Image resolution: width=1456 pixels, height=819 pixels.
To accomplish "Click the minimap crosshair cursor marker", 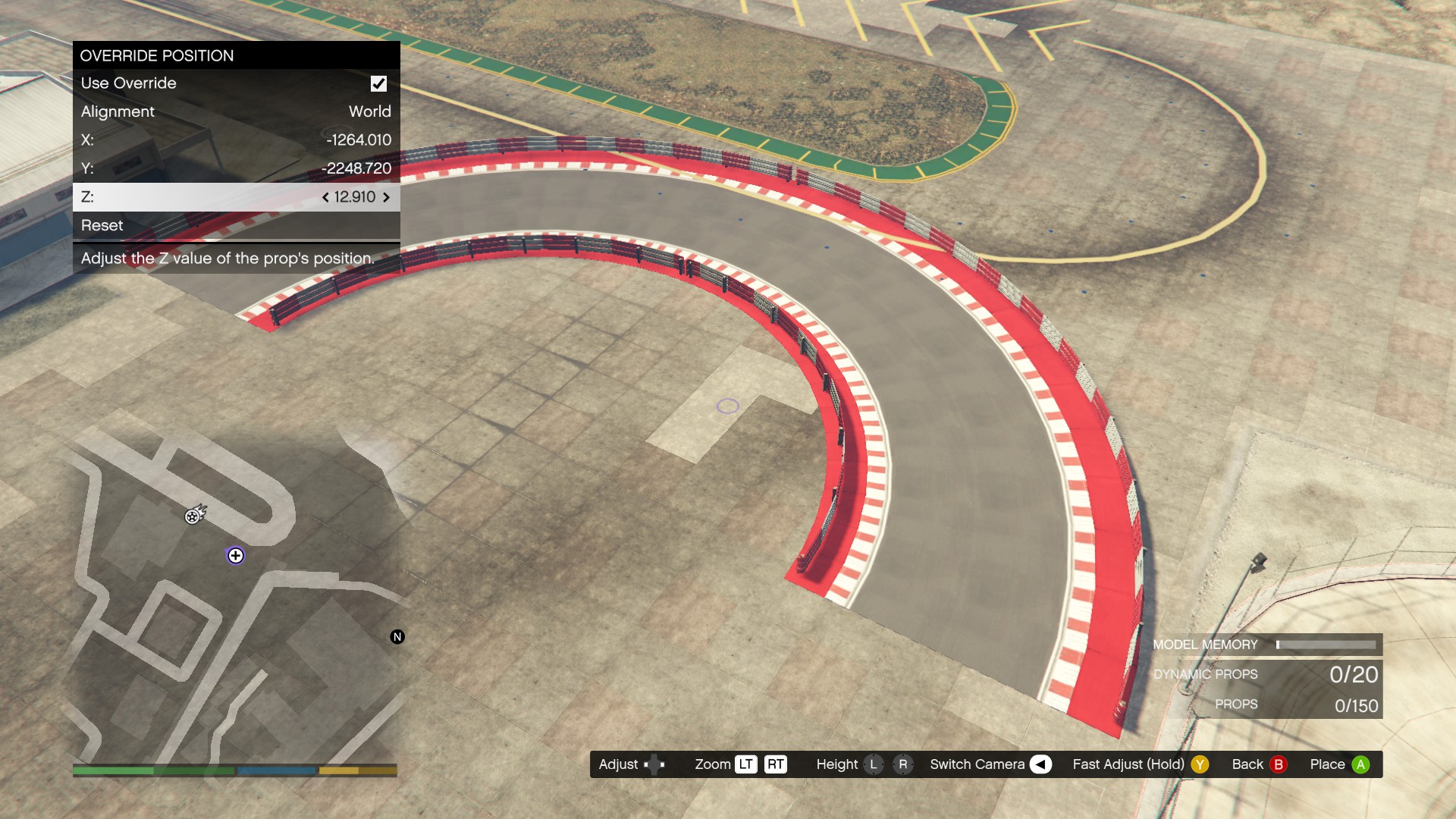I will 236,556.
